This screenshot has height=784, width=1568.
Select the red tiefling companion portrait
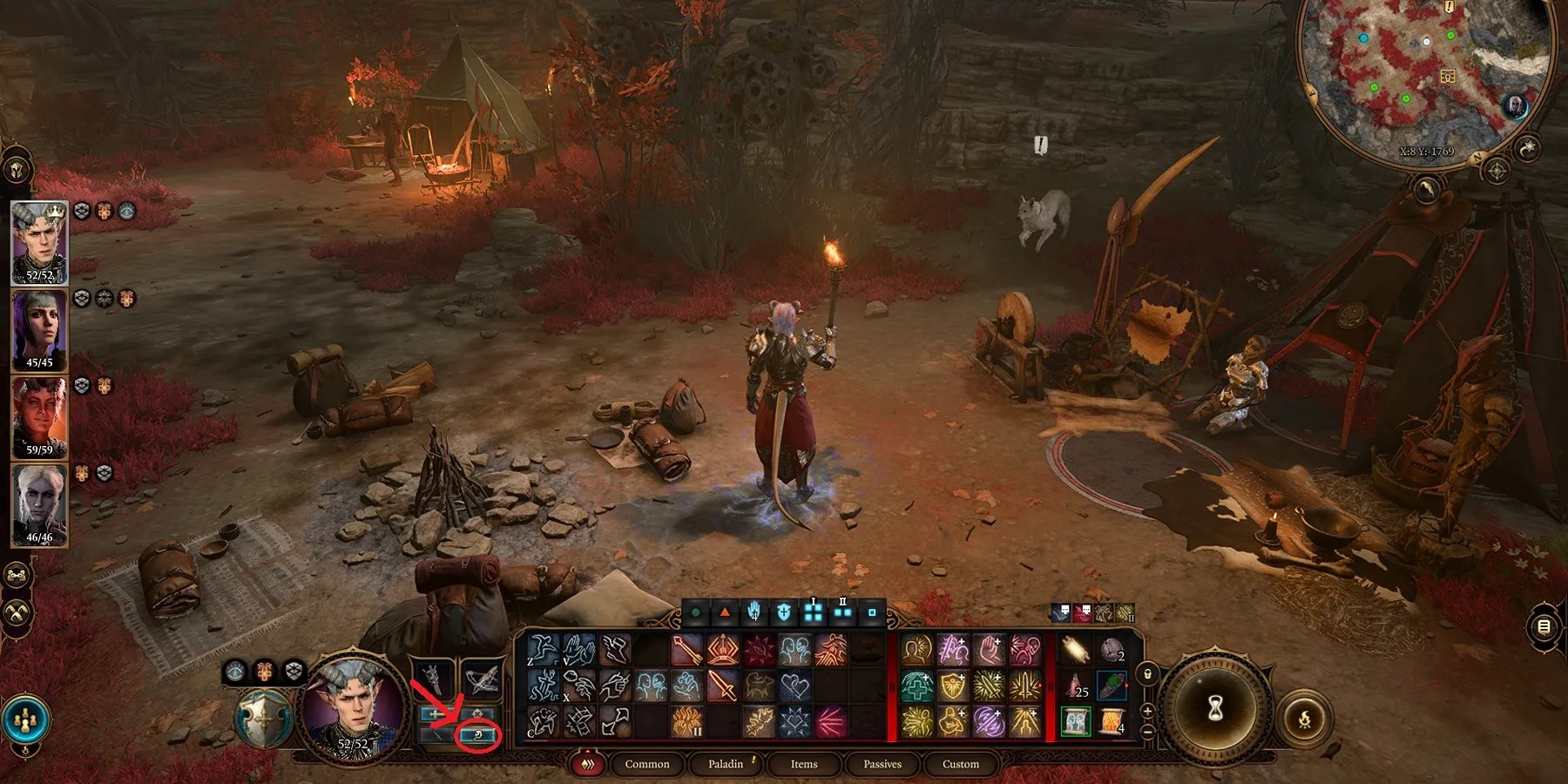(x=39, y=416)
